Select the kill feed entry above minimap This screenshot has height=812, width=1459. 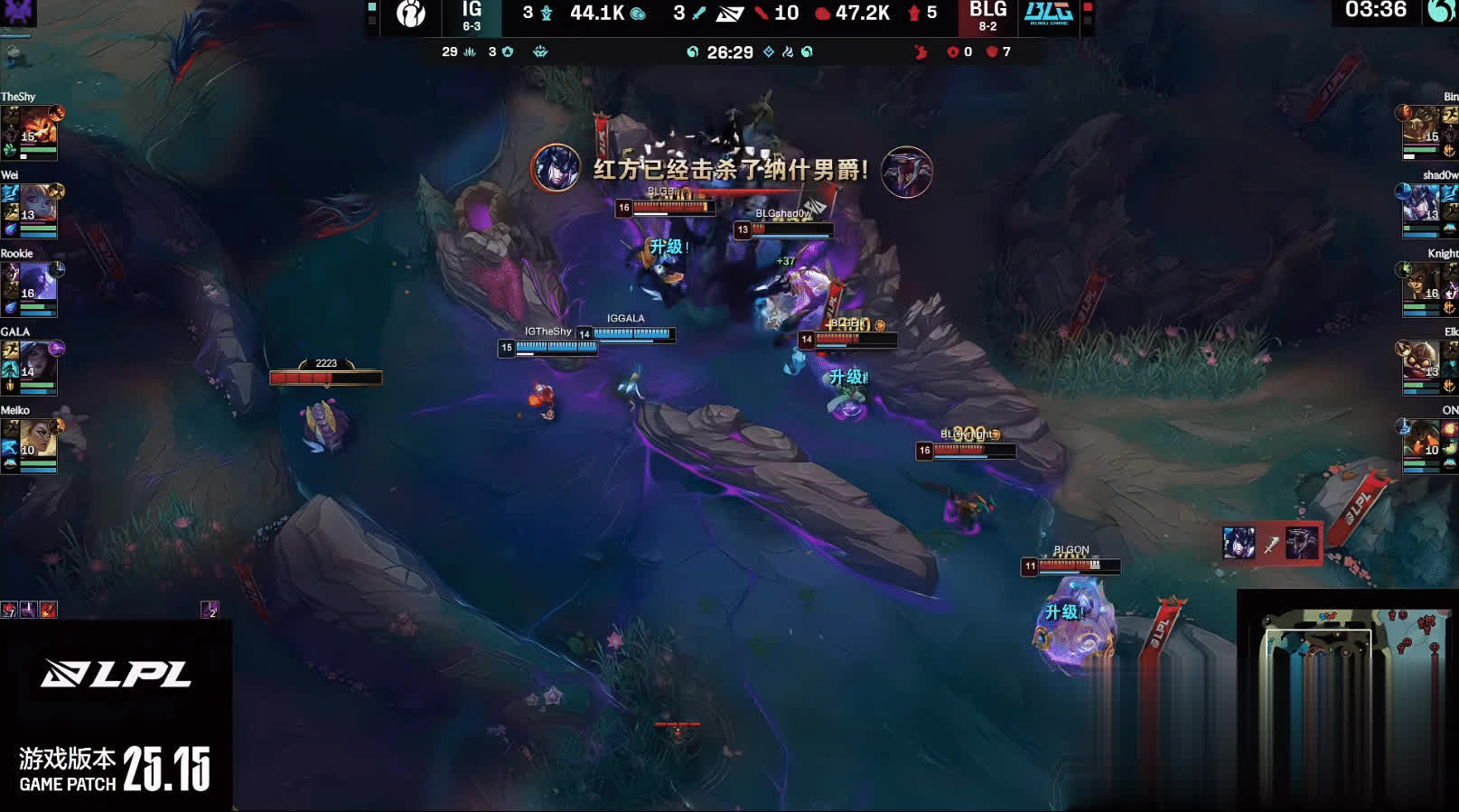[x=1271, y=544]
